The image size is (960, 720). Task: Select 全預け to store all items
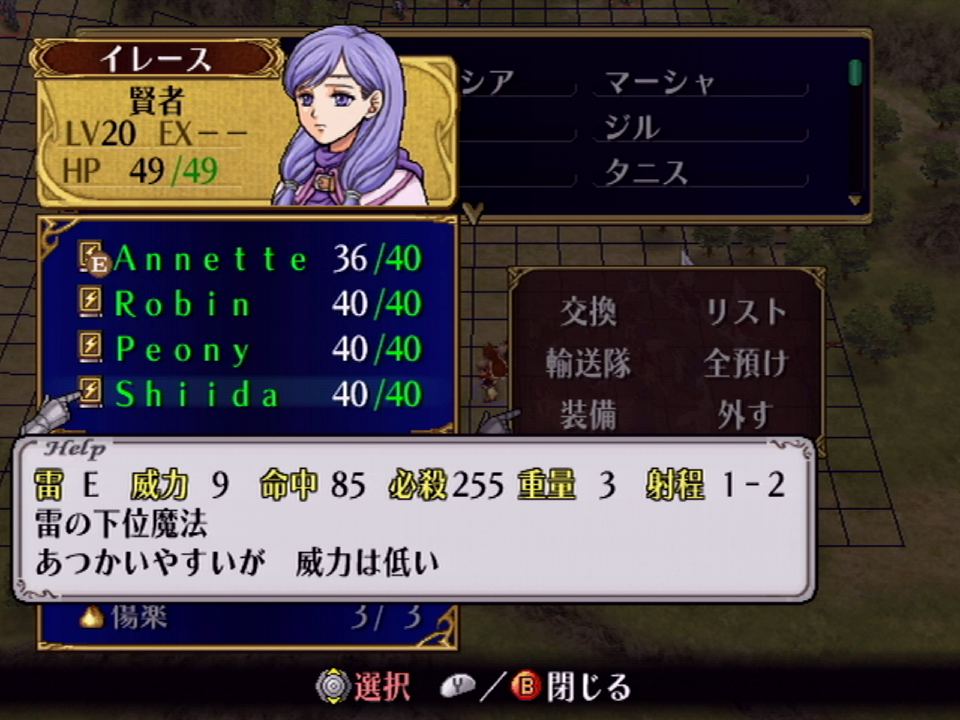[x=745, y=363]
